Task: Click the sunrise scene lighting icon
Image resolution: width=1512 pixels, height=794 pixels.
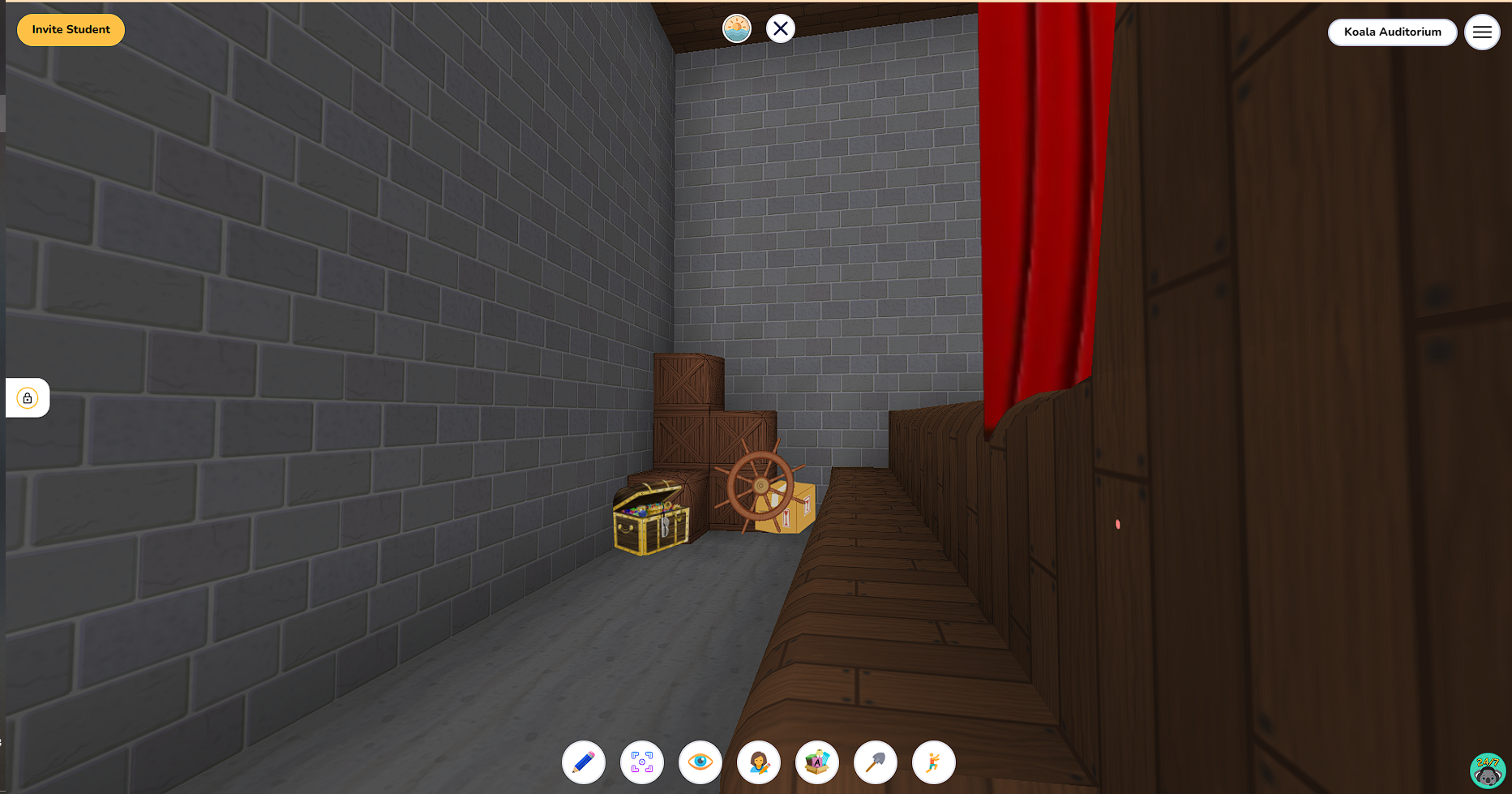Action: point(736,28)
